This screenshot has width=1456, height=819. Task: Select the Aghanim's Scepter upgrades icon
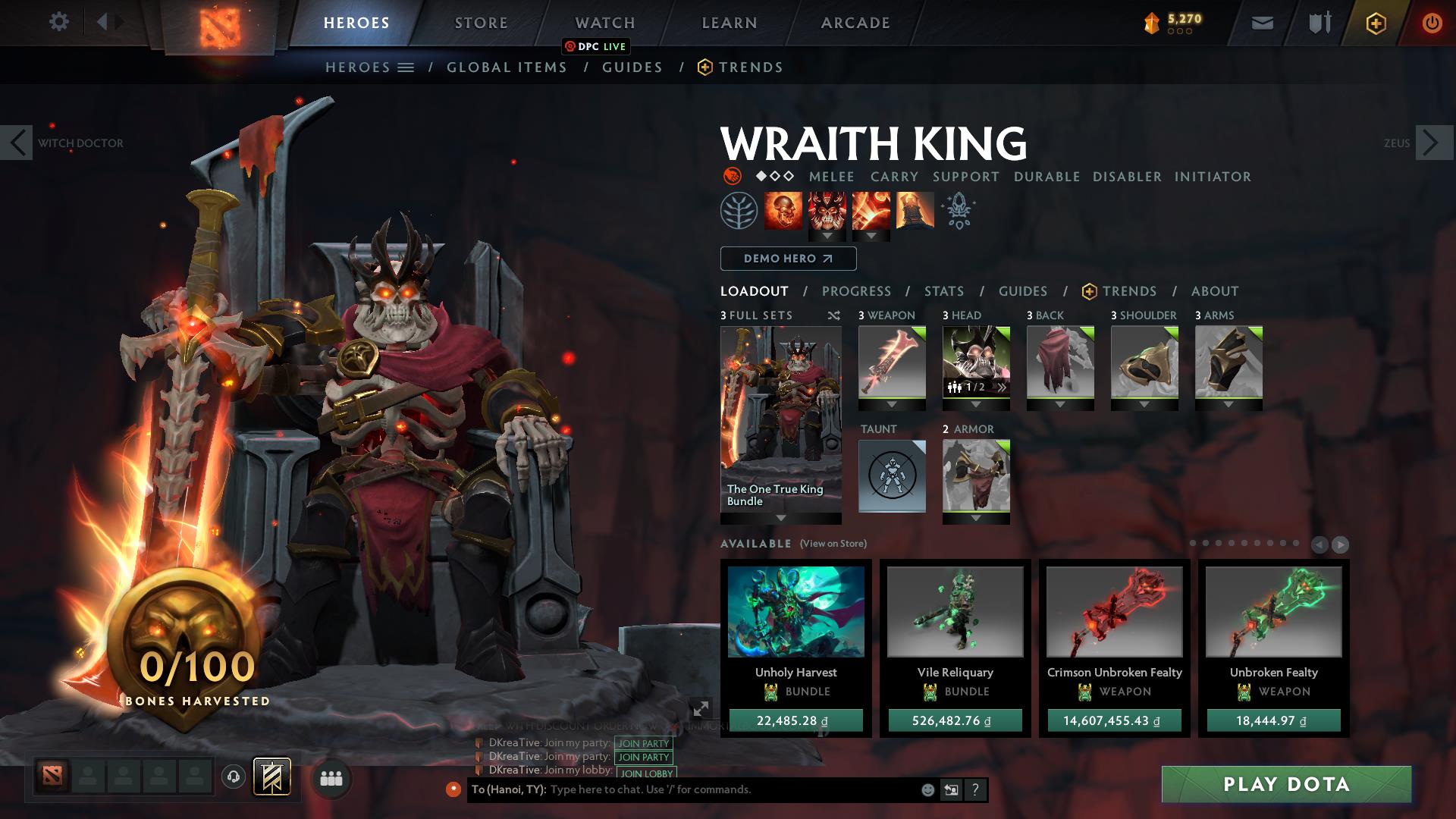(x=957, y=211)
